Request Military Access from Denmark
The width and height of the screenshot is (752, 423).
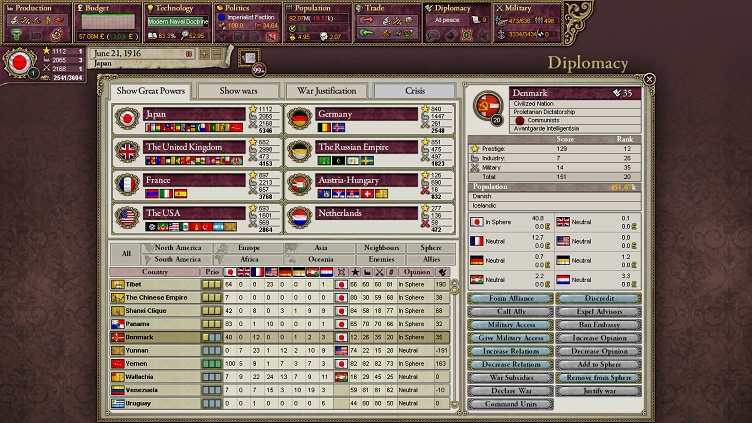point(510,325)
